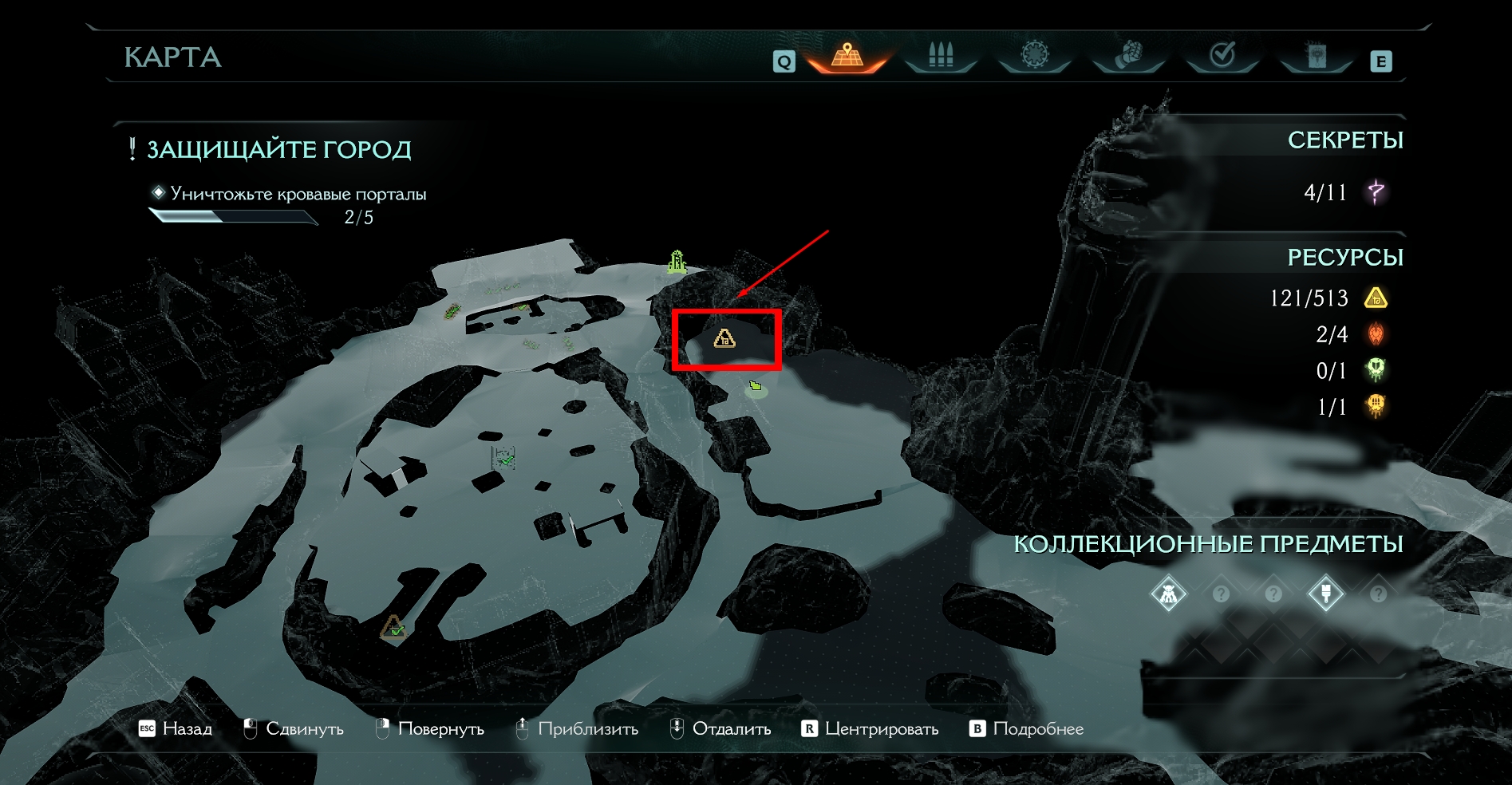Switch to the arsenal tab with bullets icon
1512x785 pixels.
tap(941, 55)
